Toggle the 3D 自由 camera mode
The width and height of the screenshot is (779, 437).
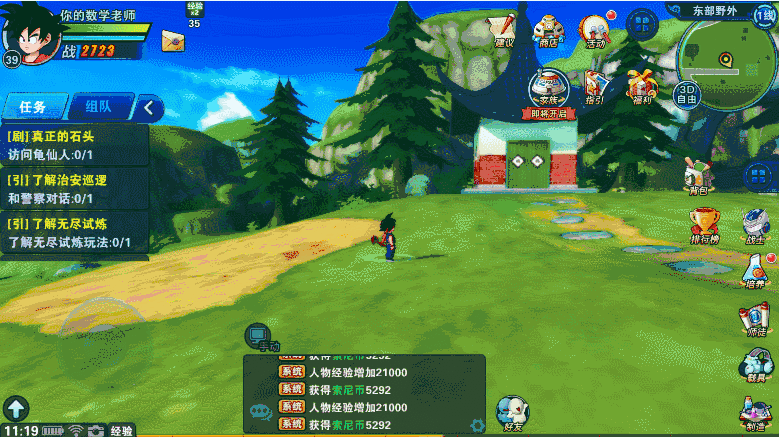coord(686,93)
